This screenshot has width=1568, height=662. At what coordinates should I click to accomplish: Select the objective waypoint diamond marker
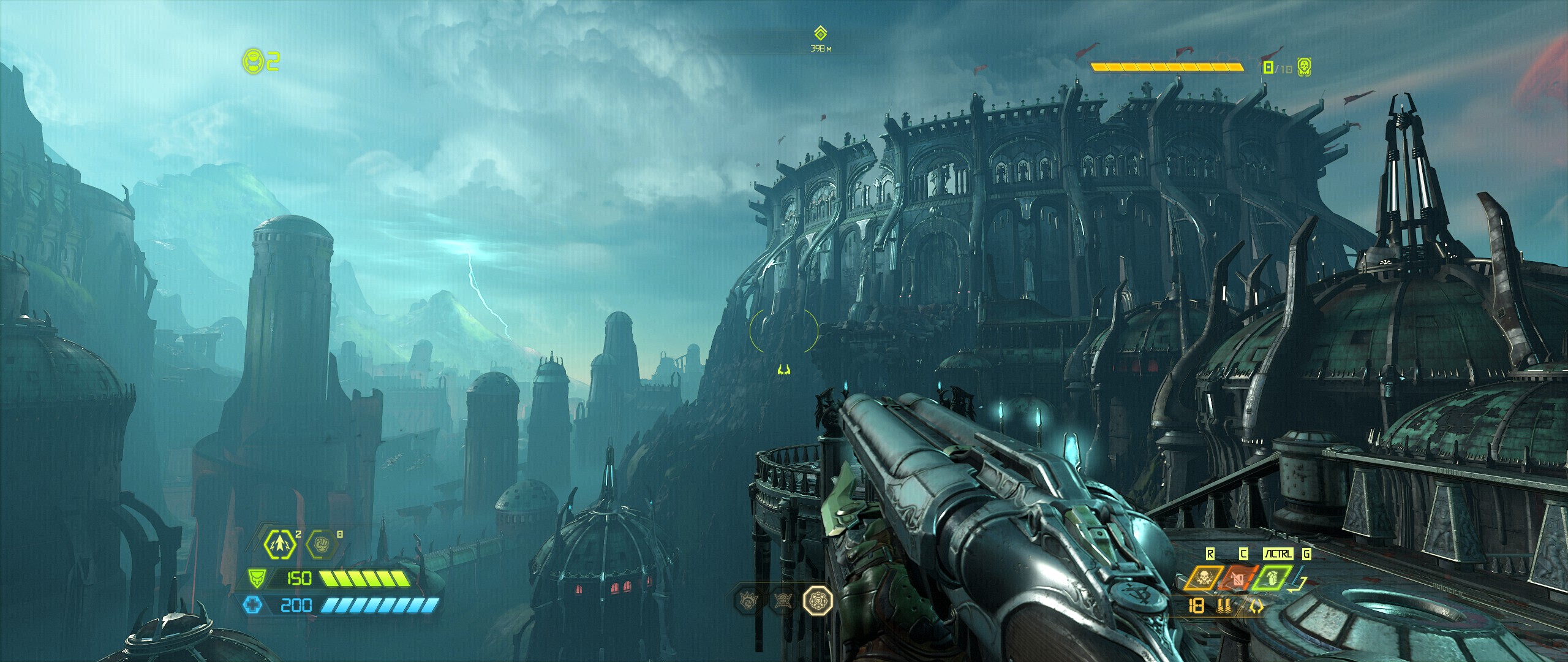[820, 32]
